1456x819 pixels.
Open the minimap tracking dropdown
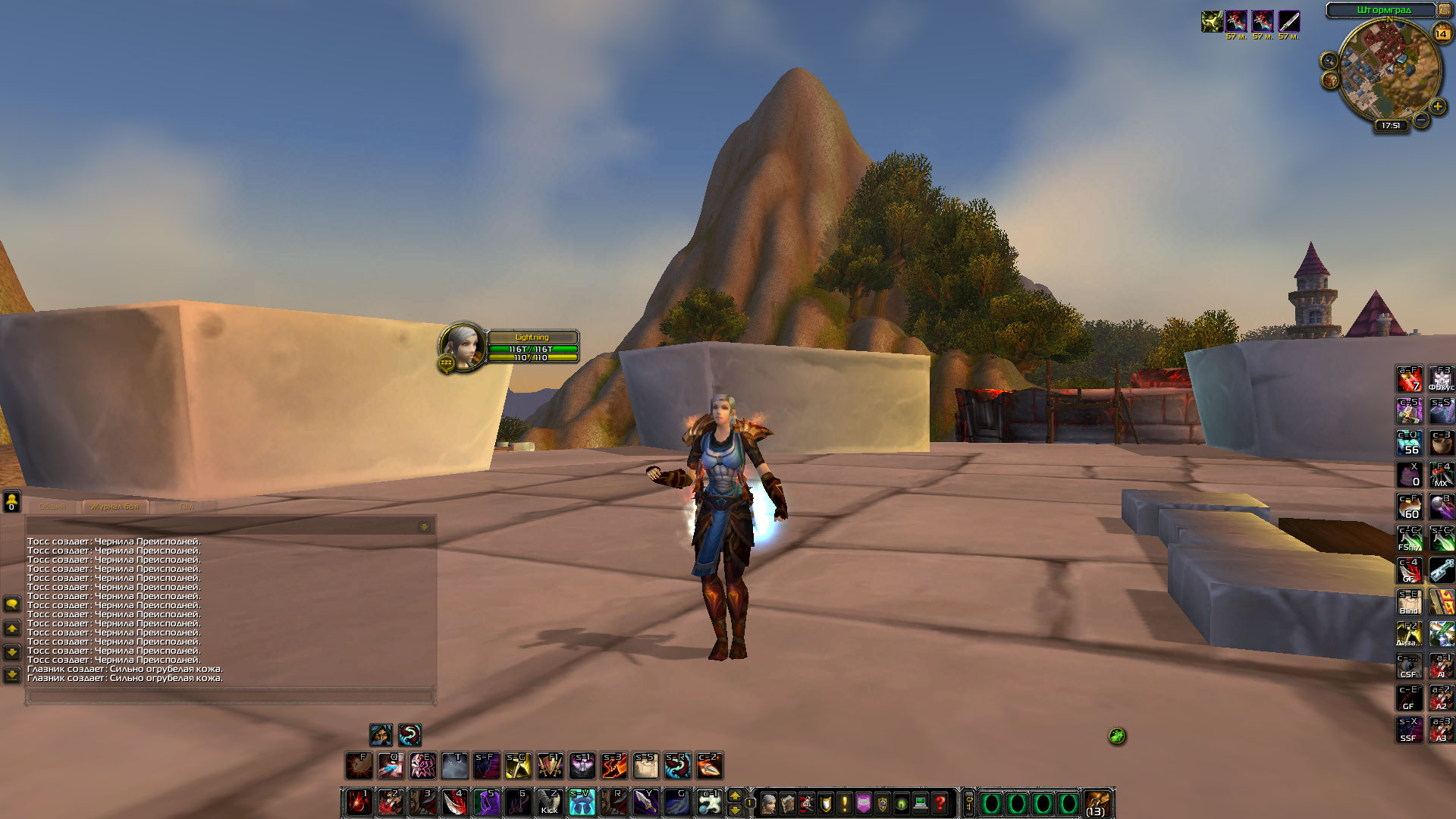(1329, 59)
